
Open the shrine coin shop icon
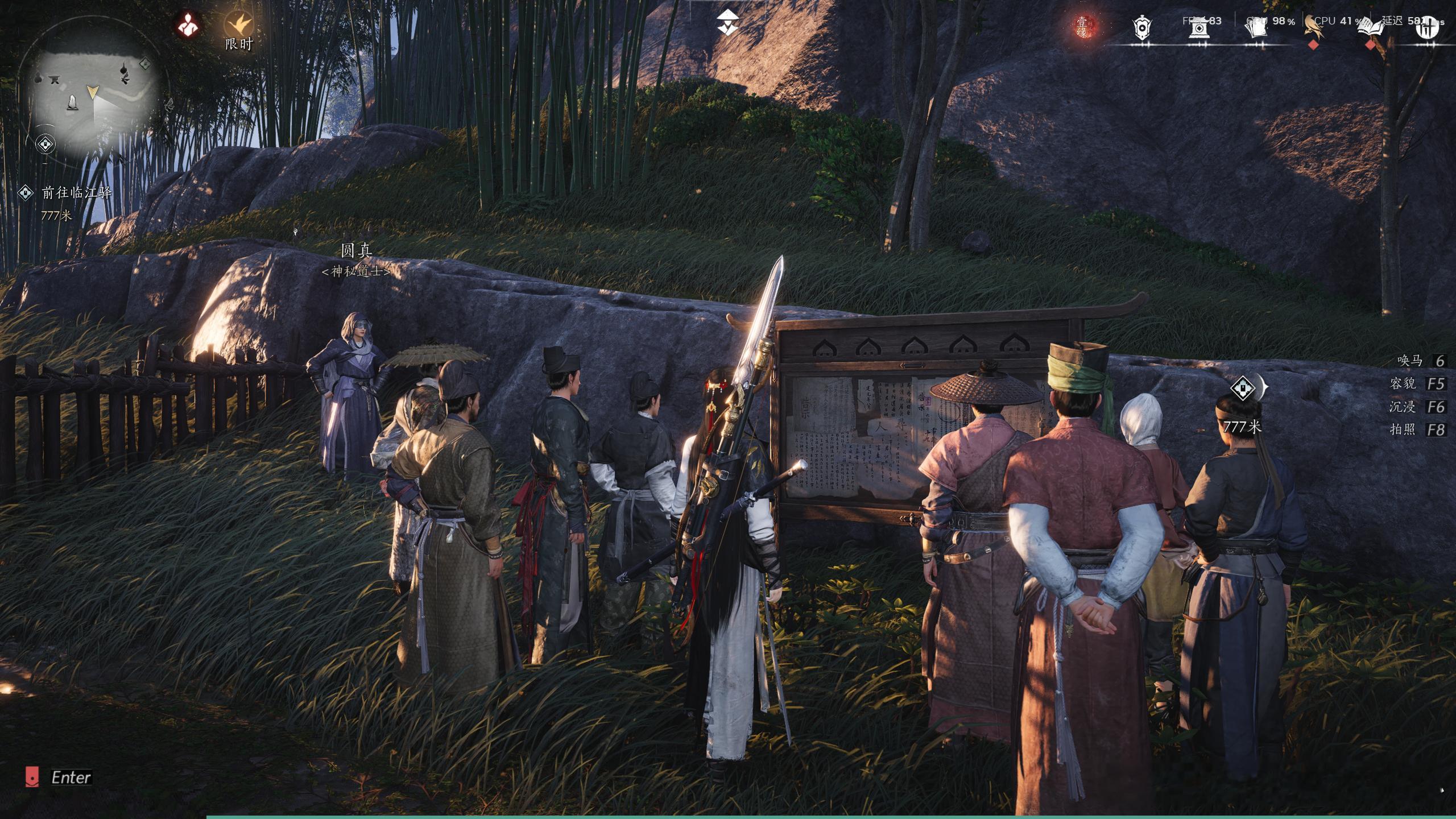[1199, 26]
